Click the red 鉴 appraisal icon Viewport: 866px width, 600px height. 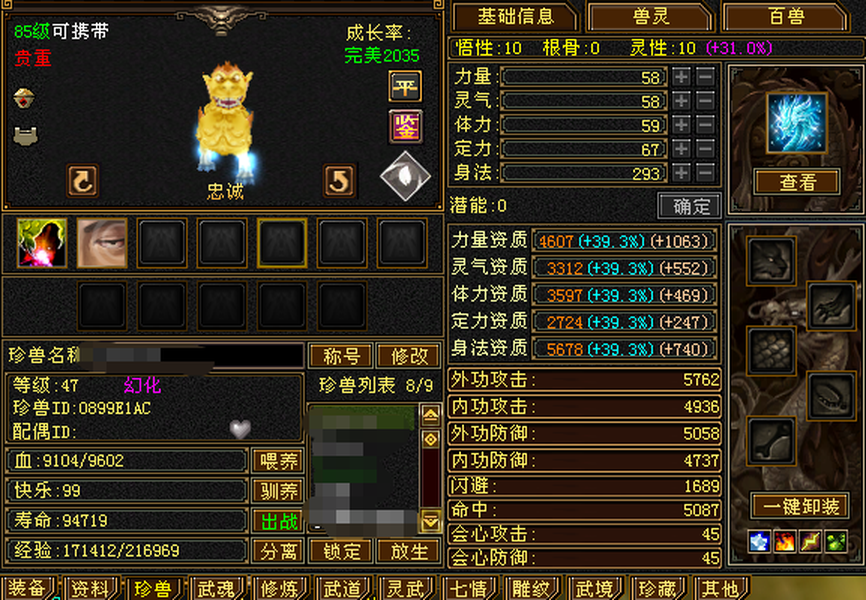pos(405,127)
